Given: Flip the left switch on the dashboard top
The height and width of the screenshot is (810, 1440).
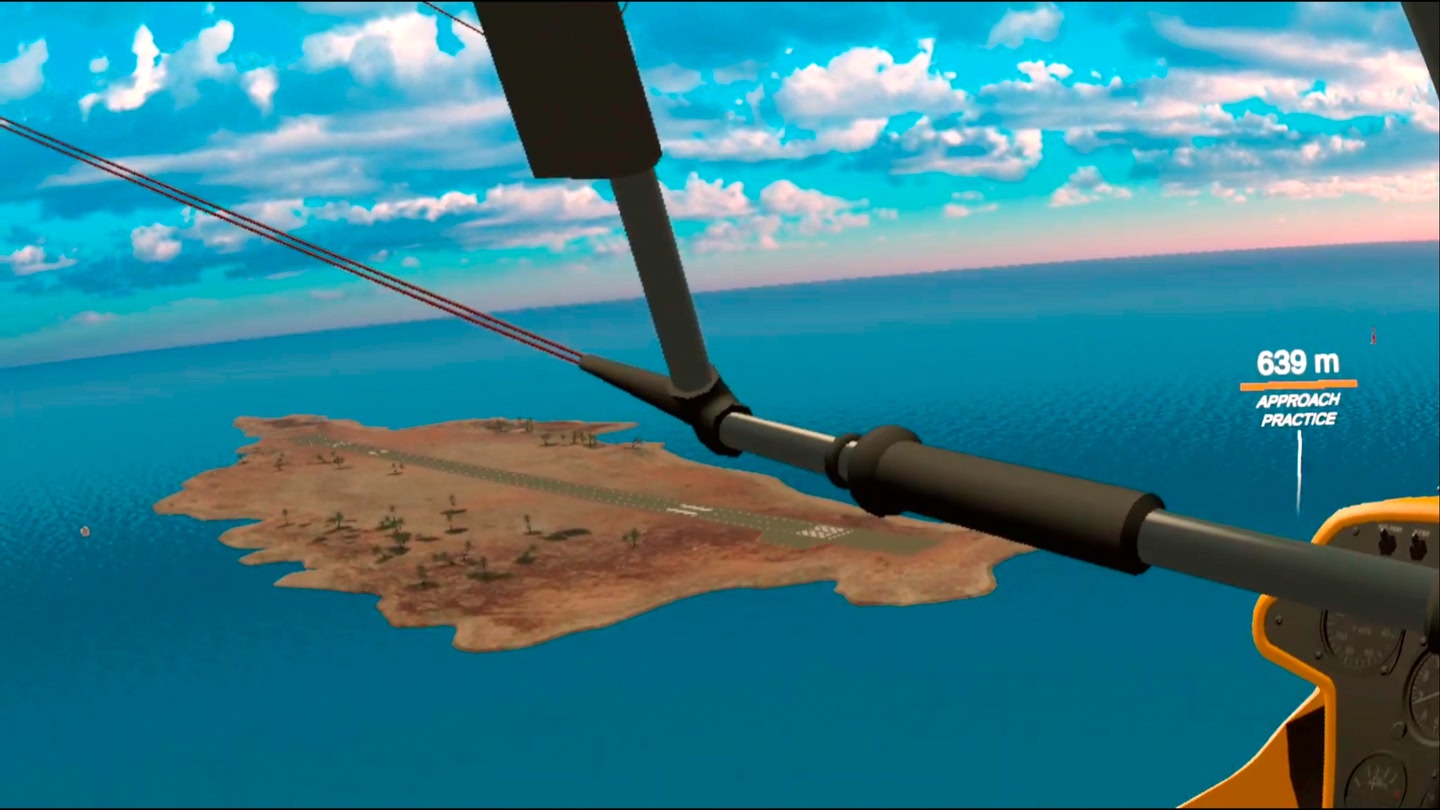Looking at the screenshot, I should tap(1386, 544).
